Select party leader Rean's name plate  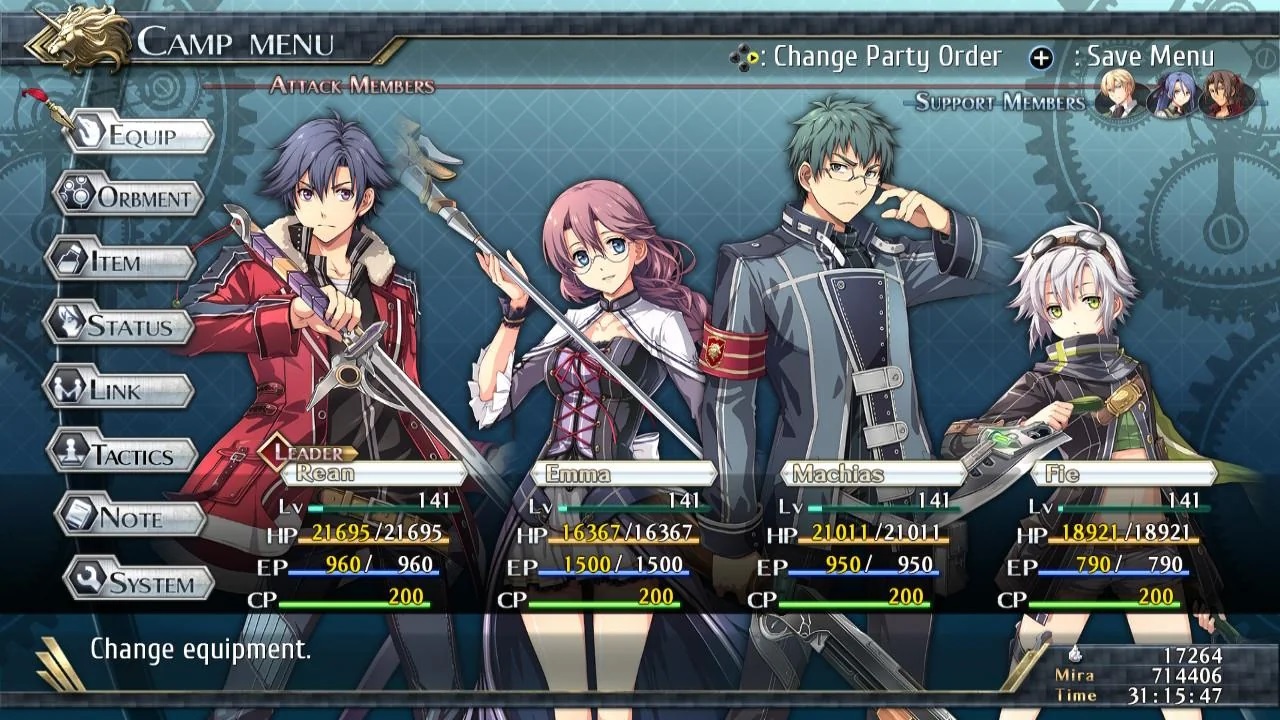pyautogui.click(x=370, y=473)
